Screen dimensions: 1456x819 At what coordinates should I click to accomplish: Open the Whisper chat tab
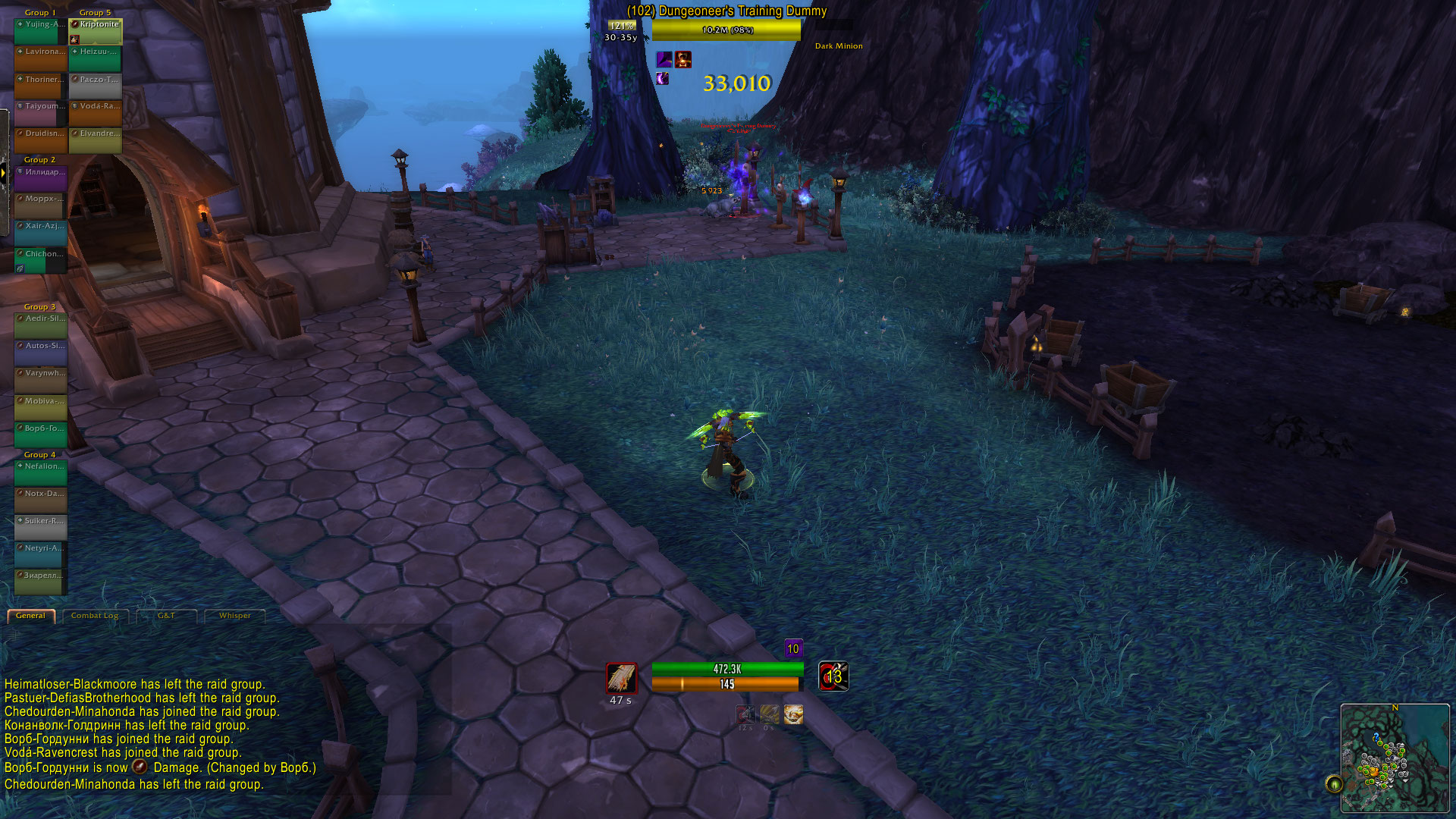point(234,616)
